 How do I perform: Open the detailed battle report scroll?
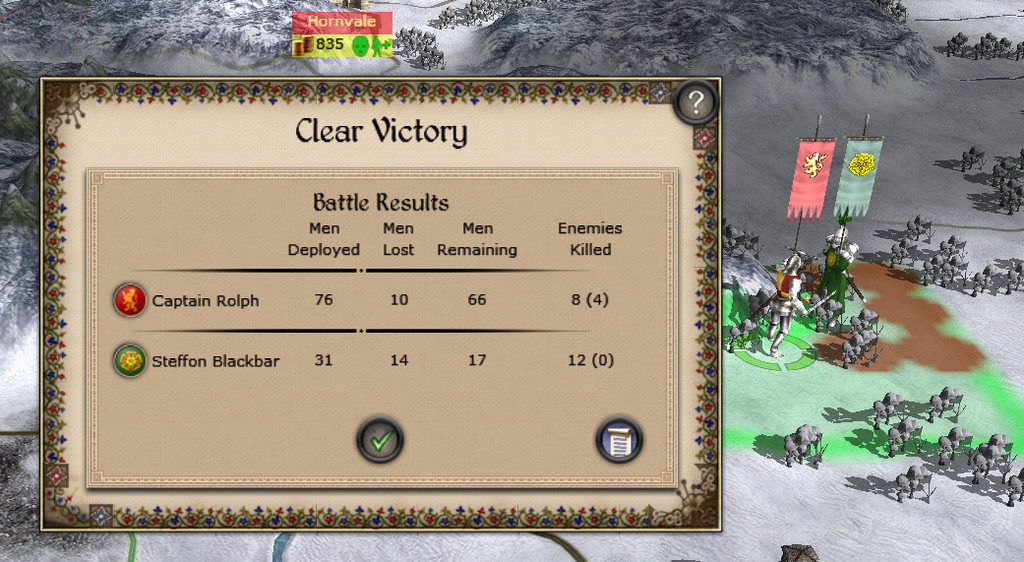point(619,439)
